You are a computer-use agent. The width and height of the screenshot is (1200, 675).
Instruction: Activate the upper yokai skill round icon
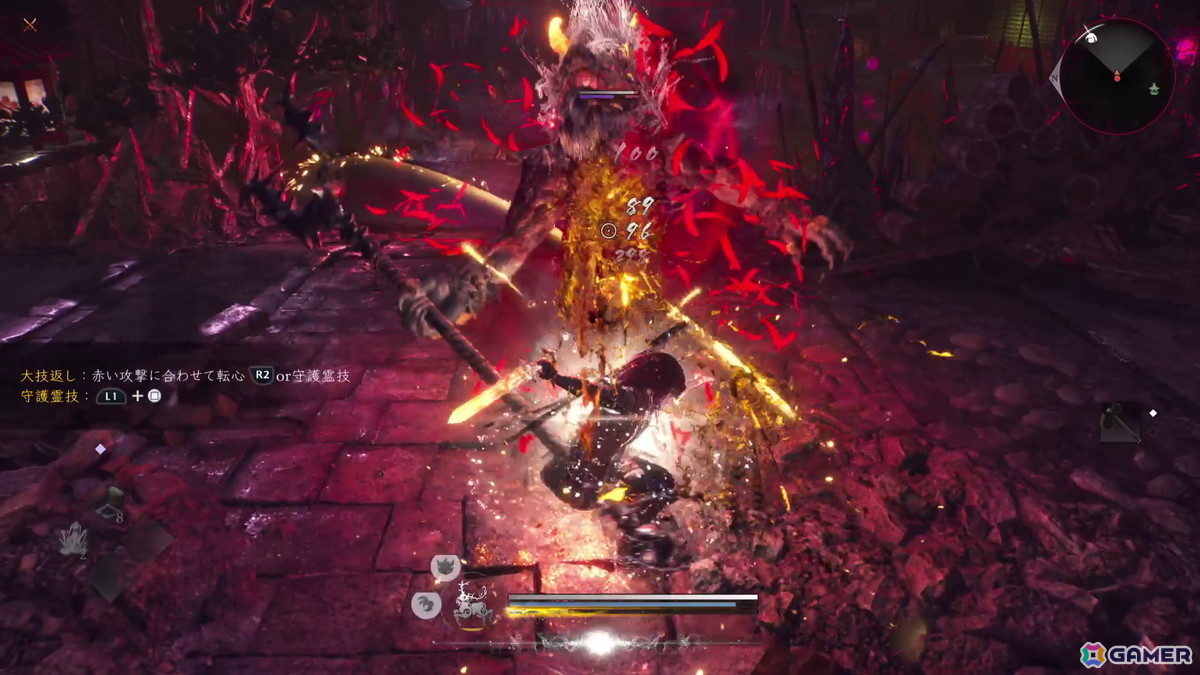point(444,568)
